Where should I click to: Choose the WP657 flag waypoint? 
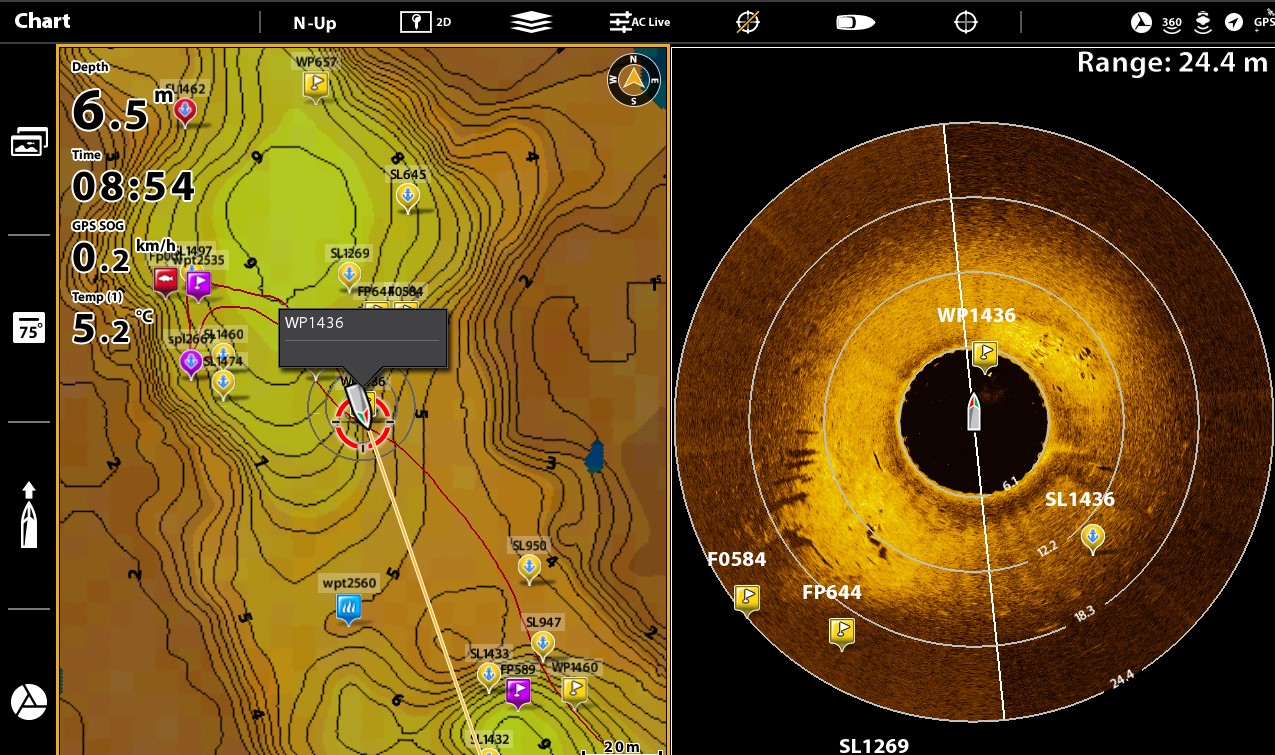(x=316, y=84)
